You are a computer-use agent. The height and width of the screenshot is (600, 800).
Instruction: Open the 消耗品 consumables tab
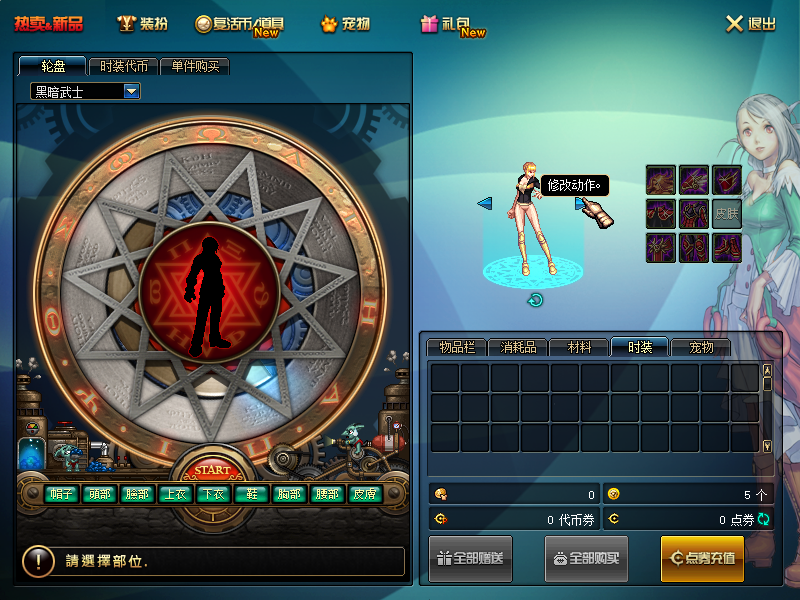pyautogui.click(x=518, y=348)
